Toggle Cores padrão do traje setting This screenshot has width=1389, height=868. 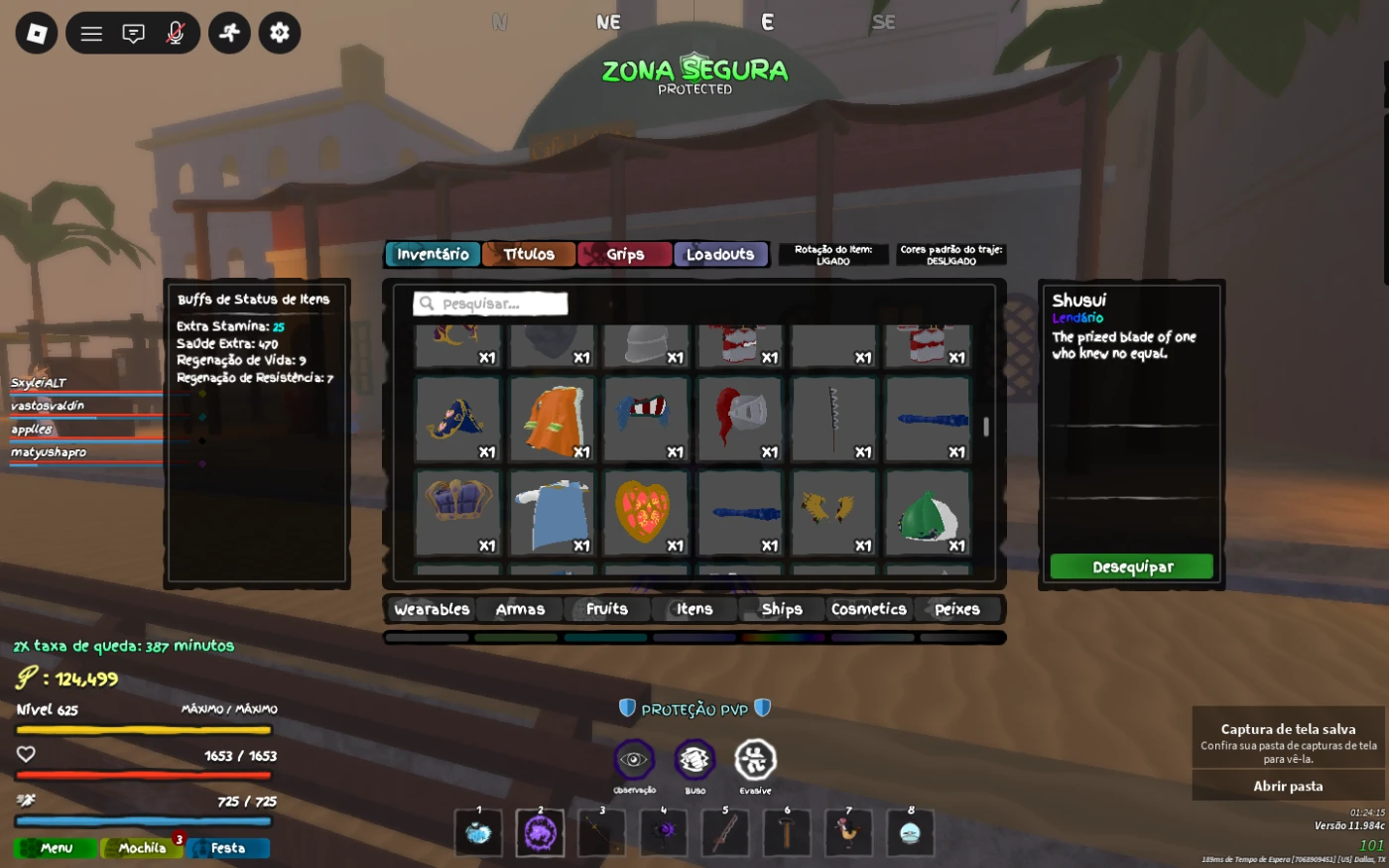pyautogui.click(x=951, y=255)
